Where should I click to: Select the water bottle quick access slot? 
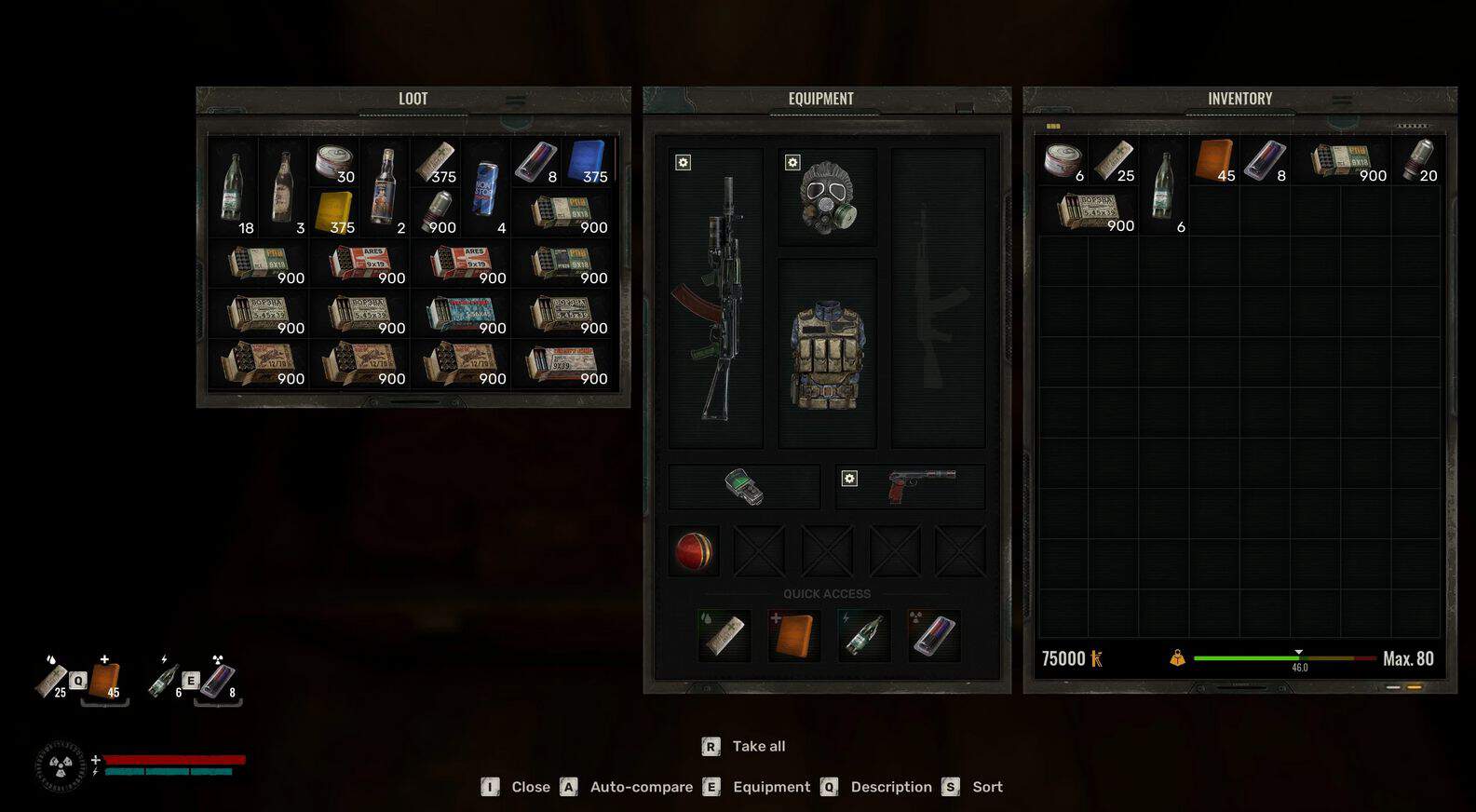click(x=864, y=636)
